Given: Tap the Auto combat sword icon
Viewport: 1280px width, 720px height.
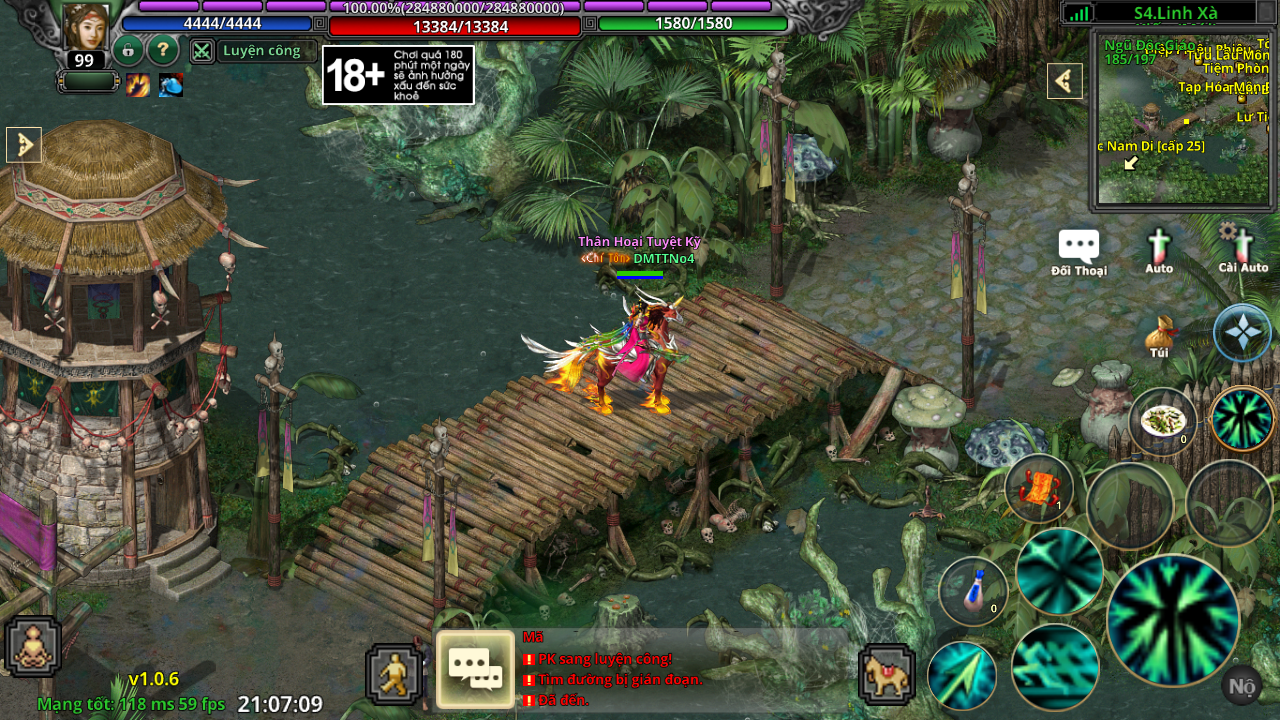Looking at the screenshot, I should [x=1159, y=245].
